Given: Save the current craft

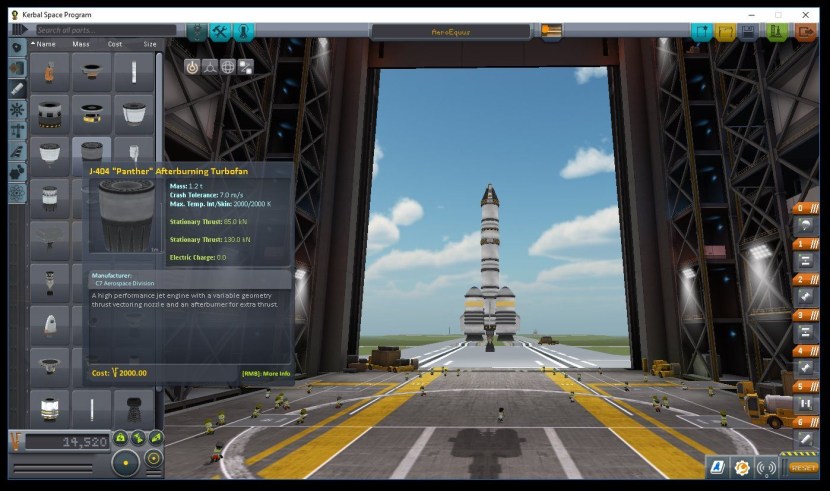Looking at the screenshot, I should (x=750, y=31).
